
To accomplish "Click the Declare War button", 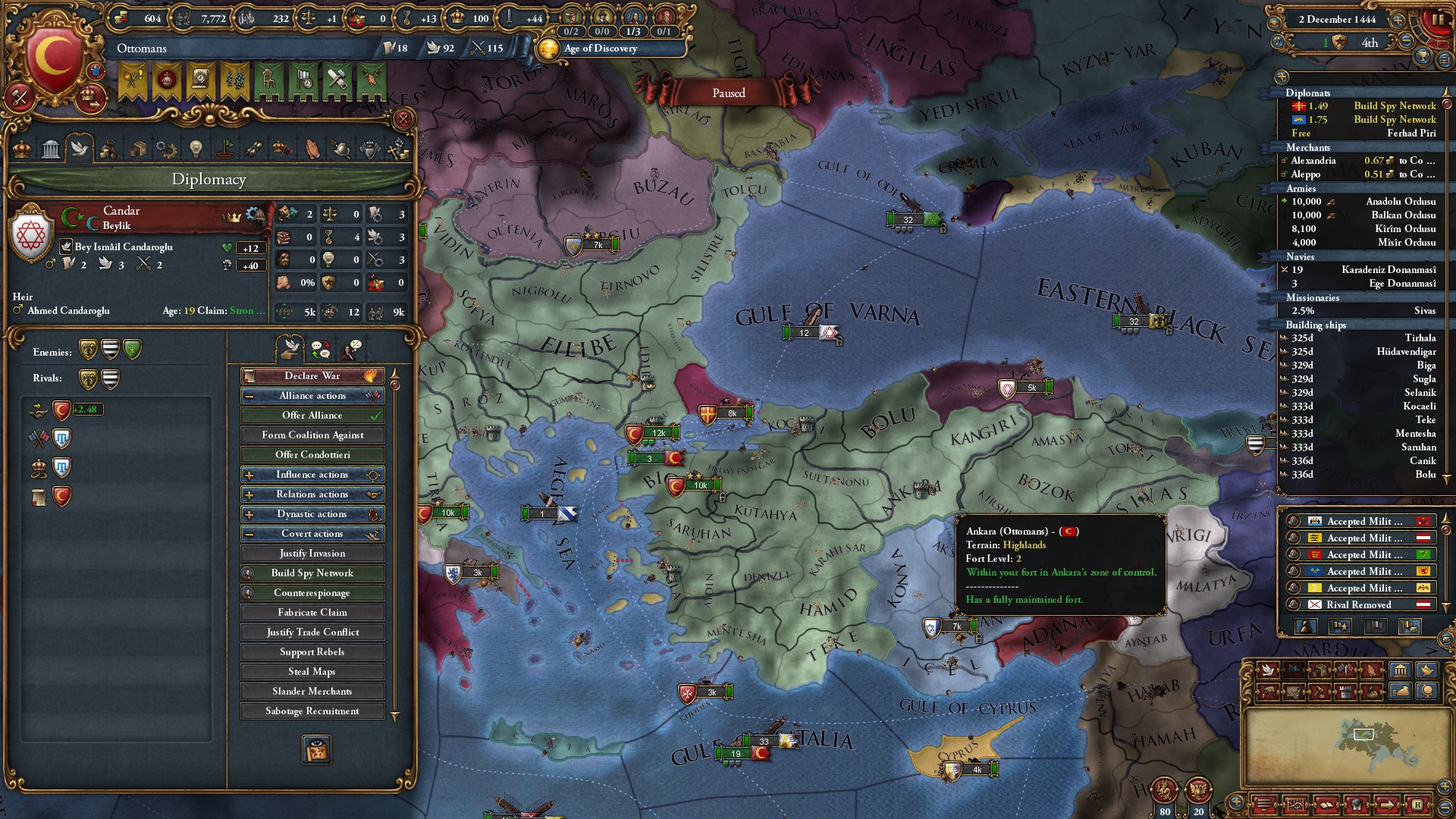I will (x=312, y=376).
